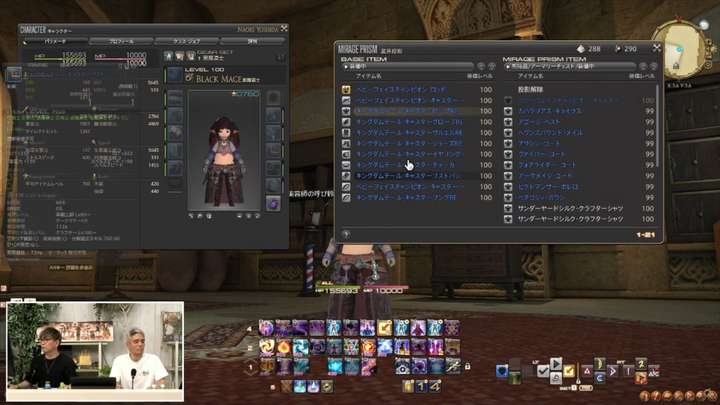Open the fourth tab of the Character window
Screen dimensions: 720x405
pos(252,41)
